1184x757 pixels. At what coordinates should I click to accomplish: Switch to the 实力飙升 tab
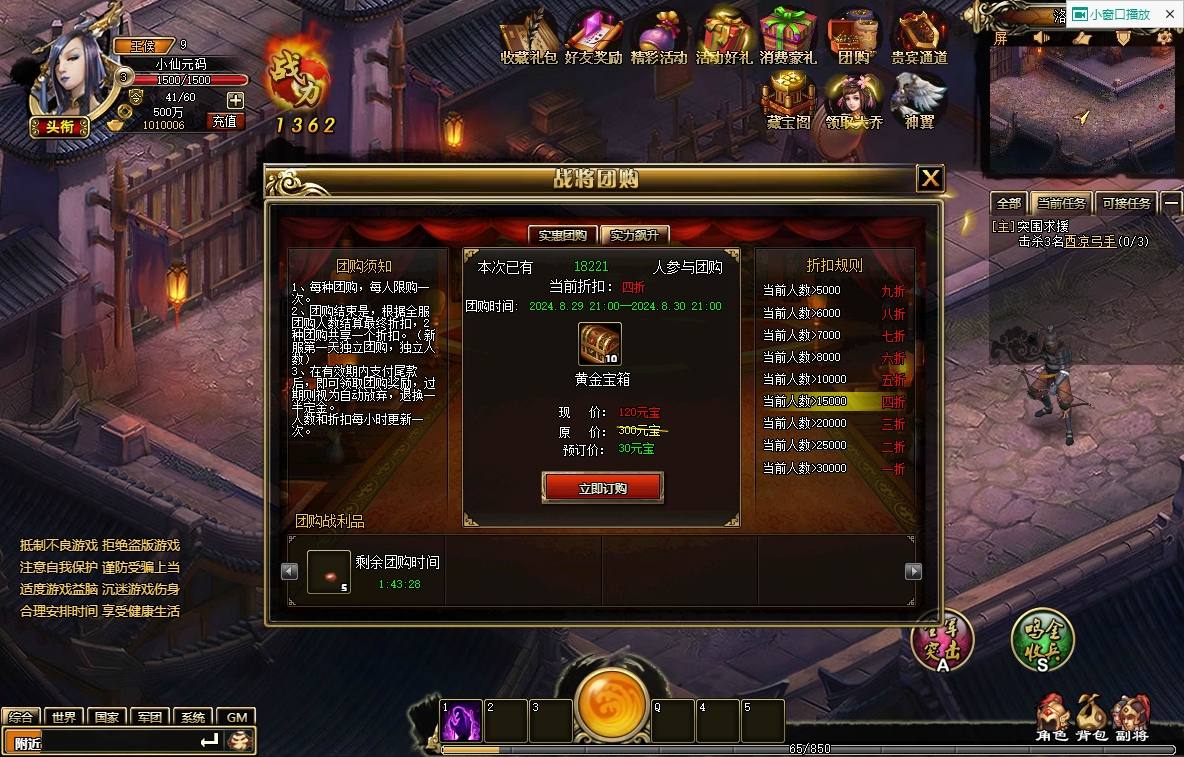(635, 235)
